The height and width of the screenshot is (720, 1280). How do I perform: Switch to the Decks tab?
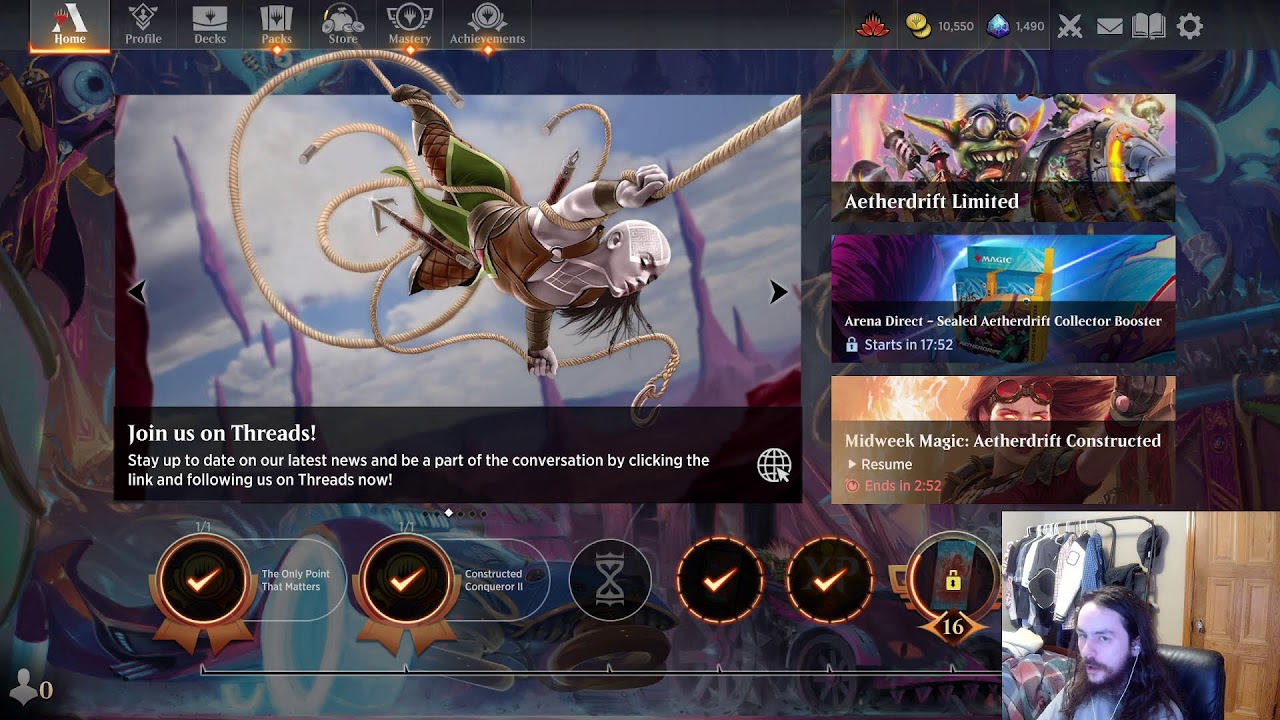[x=210, y=25]
